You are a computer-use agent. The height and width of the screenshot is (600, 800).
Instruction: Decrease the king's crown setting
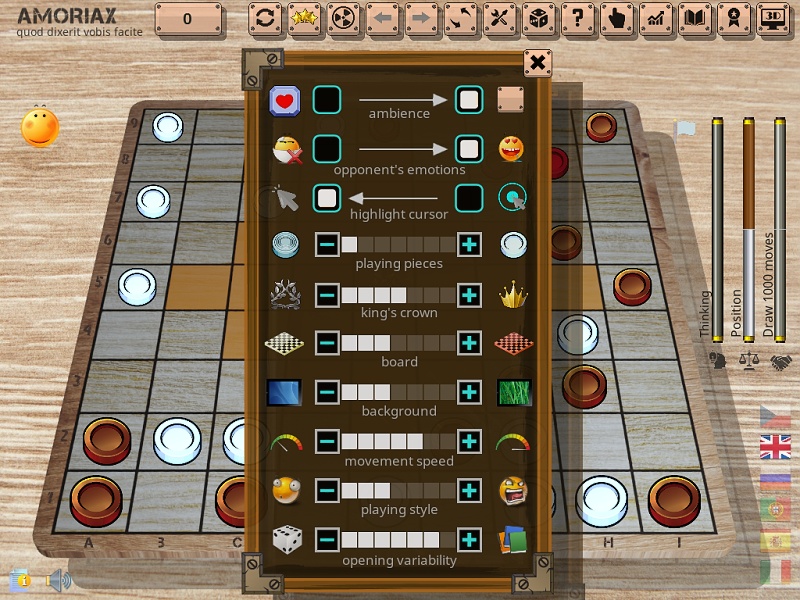point(327,294)
